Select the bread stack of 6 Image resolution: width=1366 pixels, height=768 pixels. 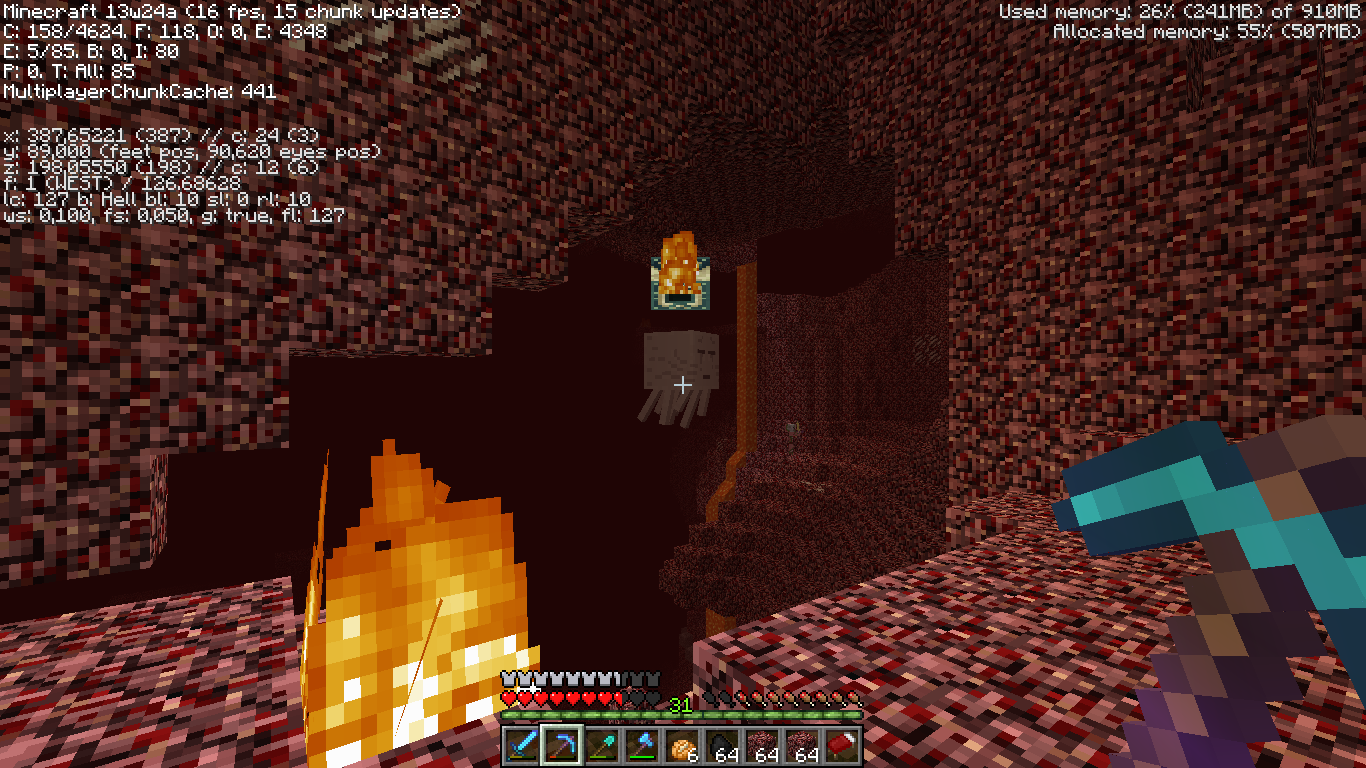point(682,746)
